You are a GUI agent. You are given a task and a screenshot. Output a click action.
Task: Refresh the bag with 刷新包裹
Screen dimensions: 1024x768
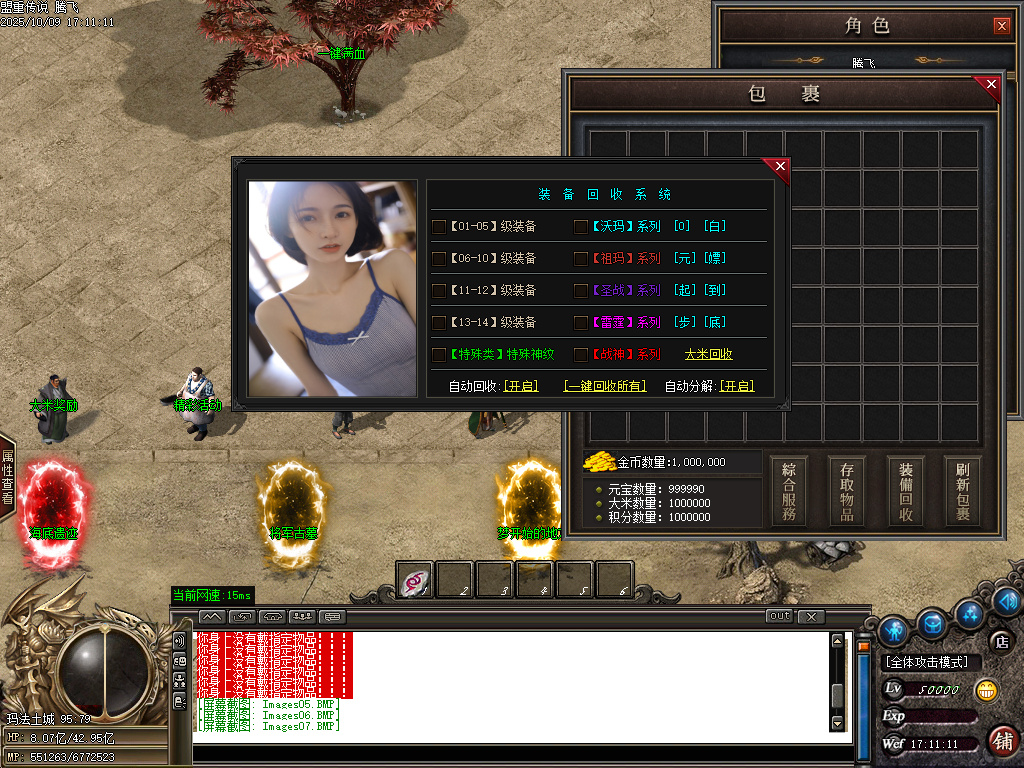(x=963, y=490)
